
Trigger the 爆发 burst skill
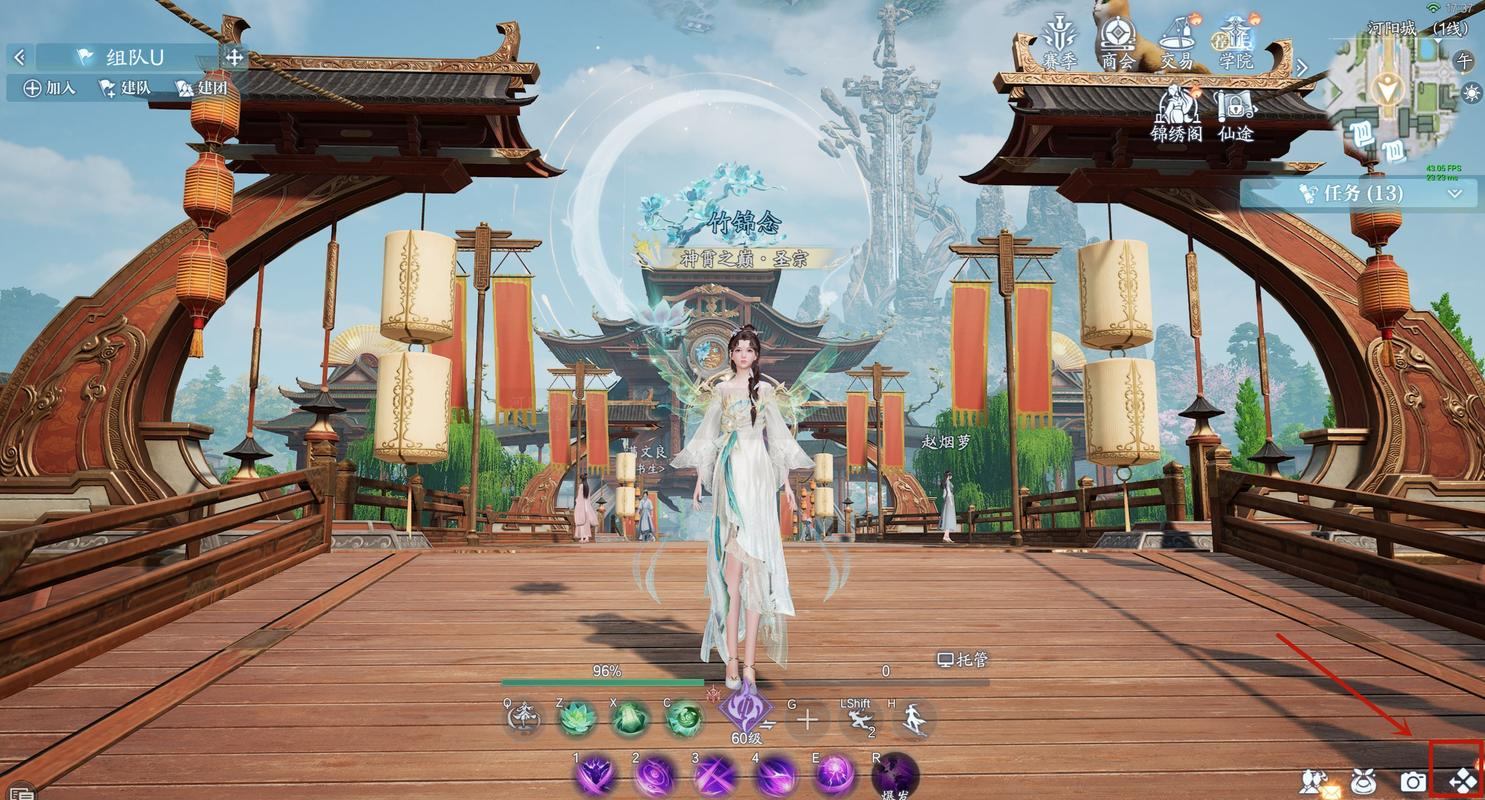click(894, 776)
